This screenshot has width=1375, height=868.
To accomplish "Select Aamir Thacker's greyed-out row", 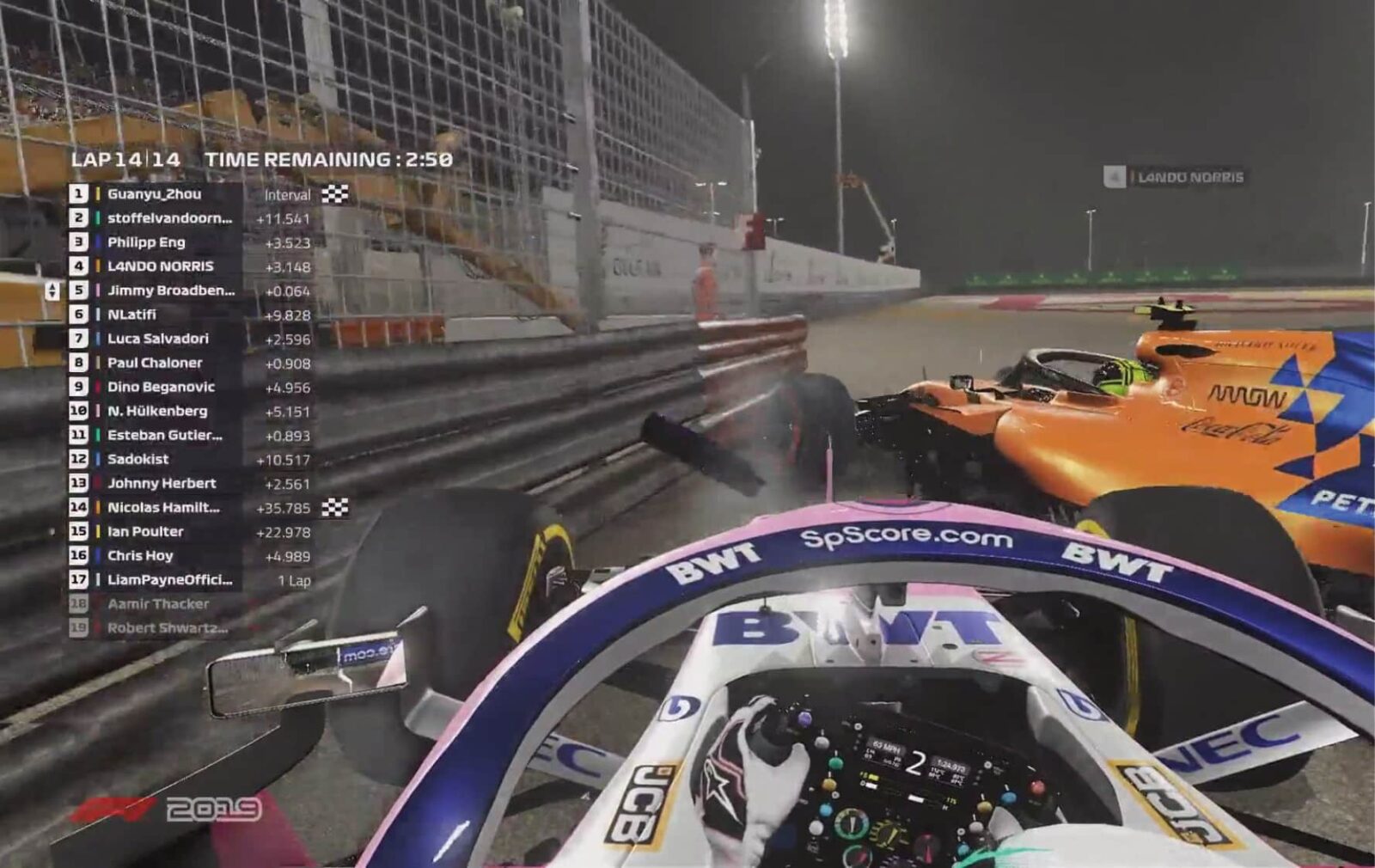I will point(158,603).
